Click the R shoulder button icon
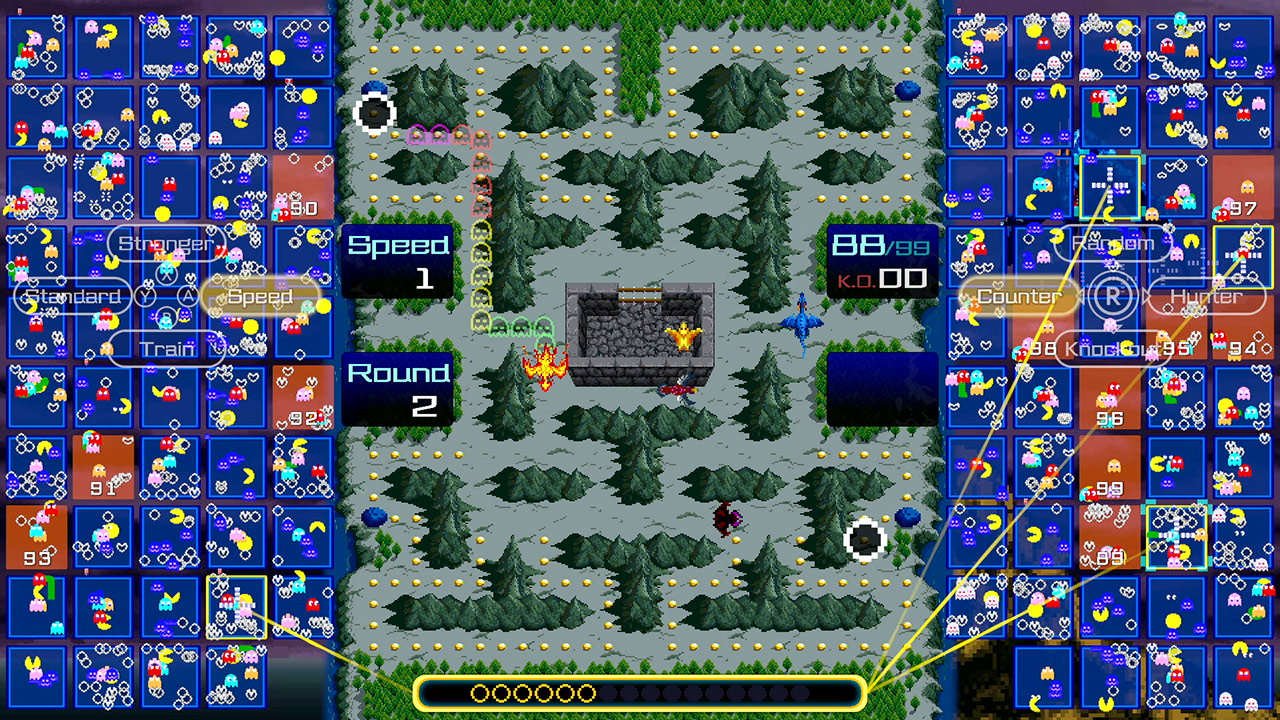The width and height of the screenshot is (1280, 720). [x=1113, y=296]
